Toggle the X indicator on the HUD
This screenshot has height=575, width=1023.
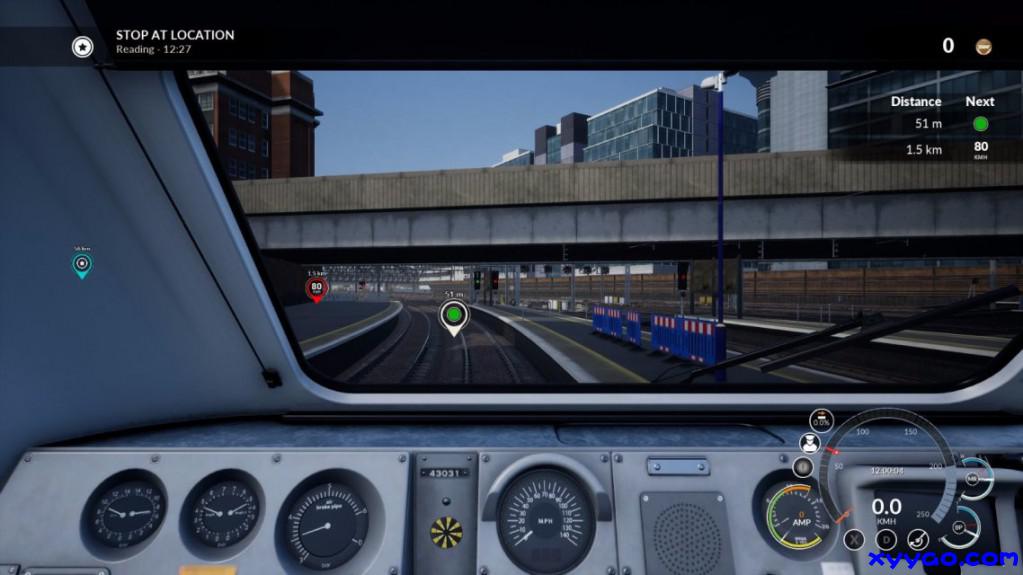(x=854, y=540)
